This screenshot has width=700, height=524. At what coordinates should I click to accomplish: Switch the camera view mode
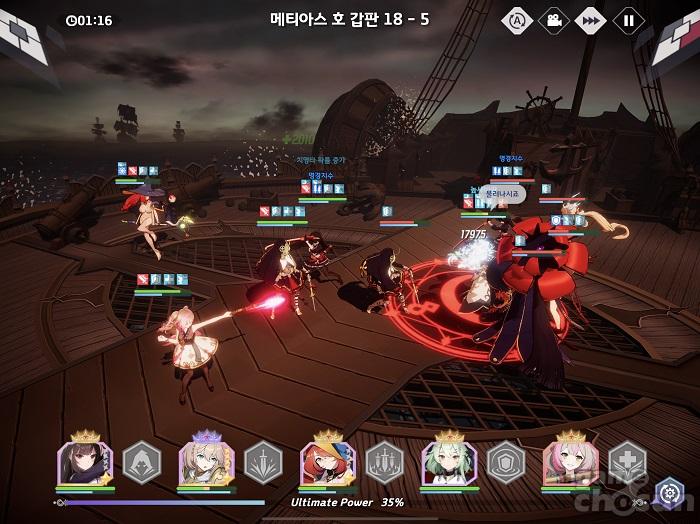554,19
